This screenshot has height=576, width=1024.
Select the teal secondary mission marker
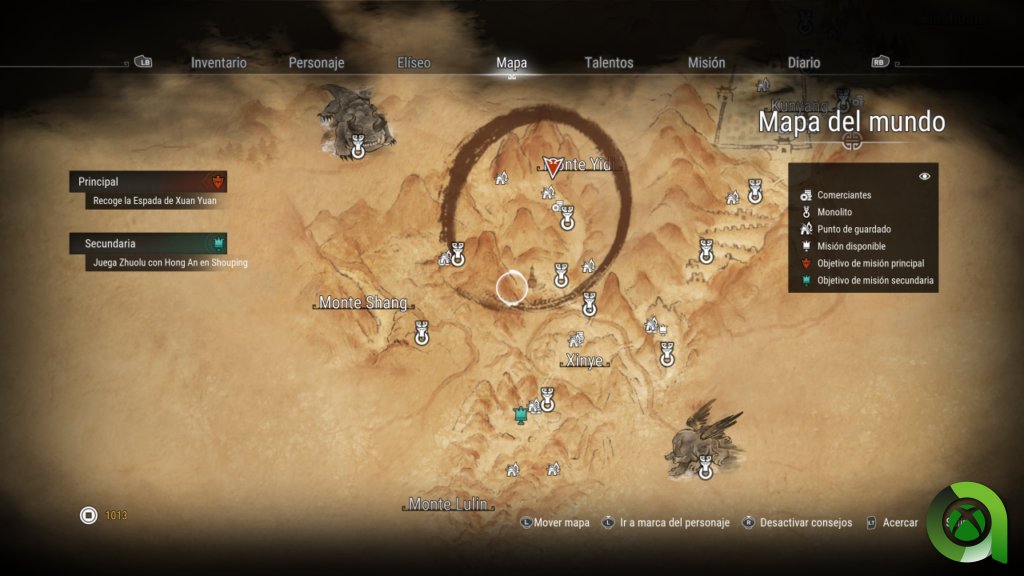[x=520, y=414]
